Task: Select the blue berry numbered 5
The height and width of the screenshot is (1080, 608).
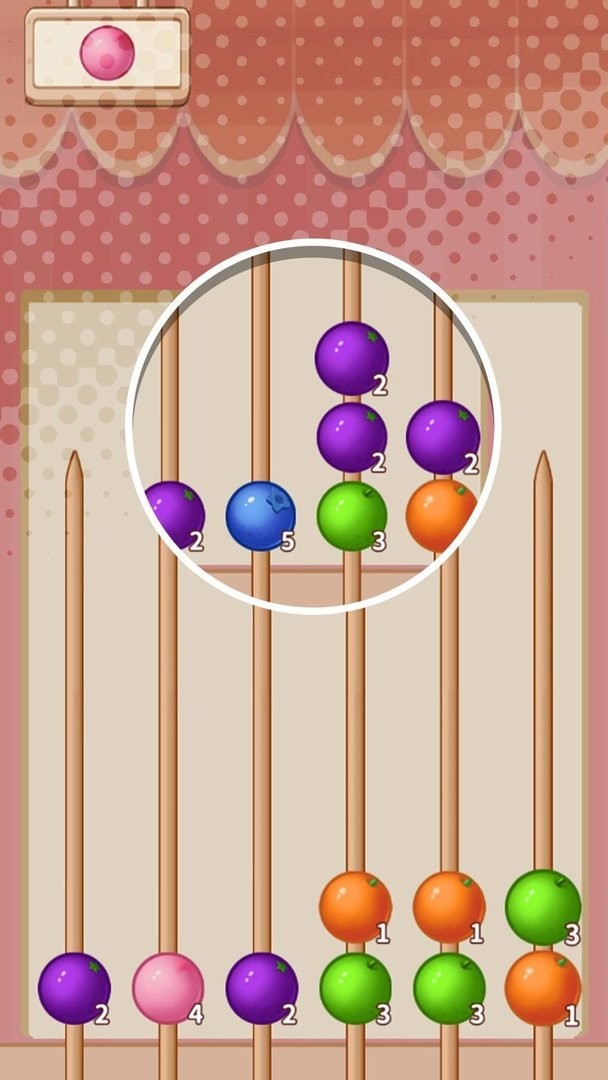Action: pos(260,516)
